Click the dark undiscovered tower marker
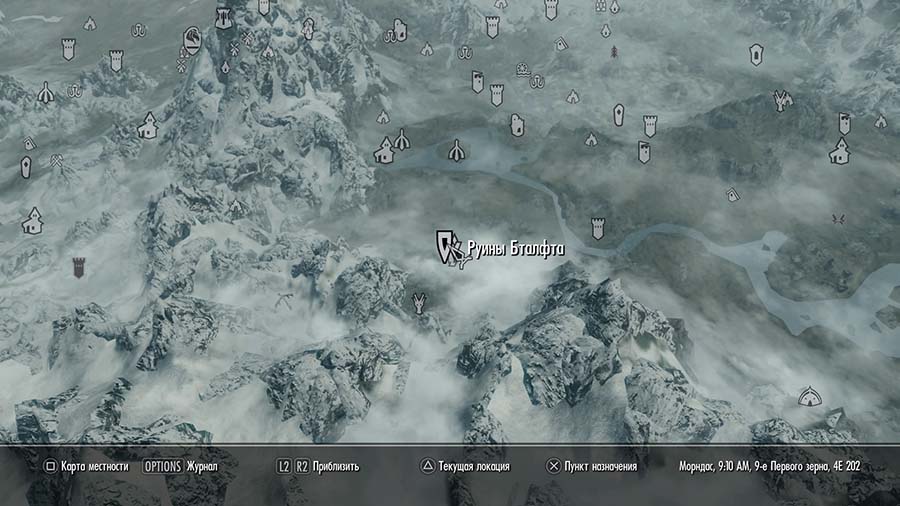The width and height of the screenshot is (900, 506). (78, 267)
